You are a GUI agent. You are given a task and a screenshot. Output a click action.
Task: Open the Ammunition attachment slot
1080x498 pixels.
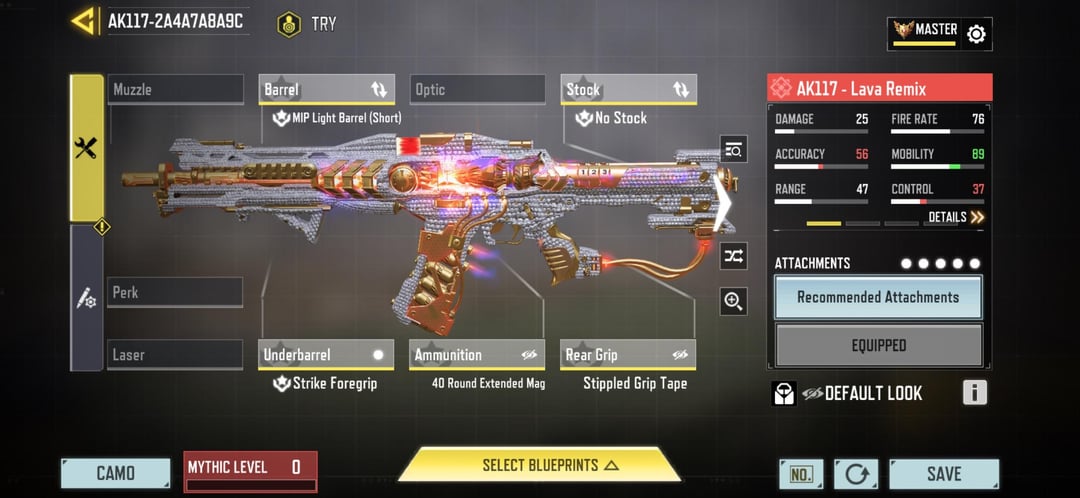pos(477,354)
